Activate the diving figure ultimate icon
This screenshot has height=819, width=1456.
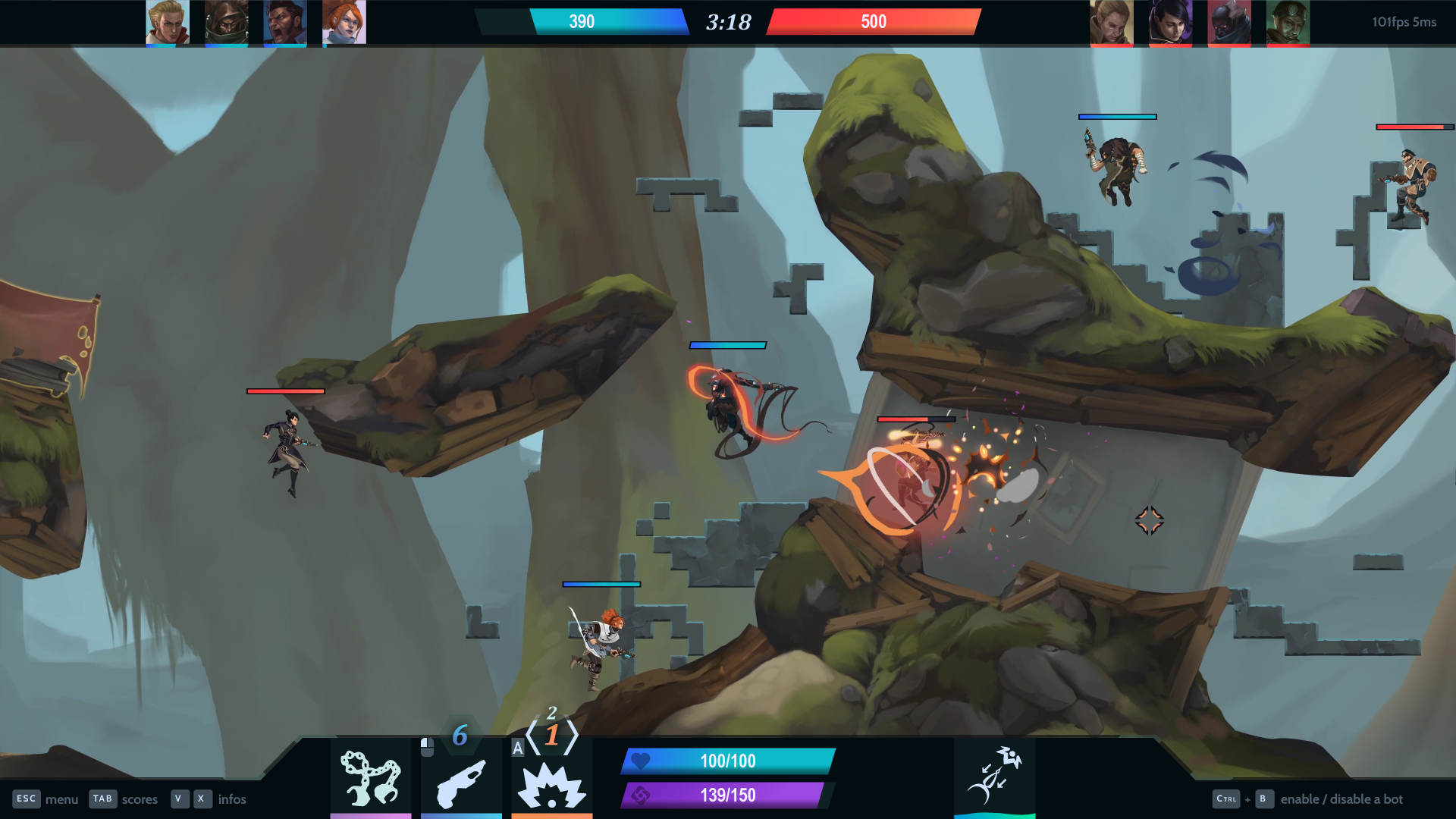994,776
